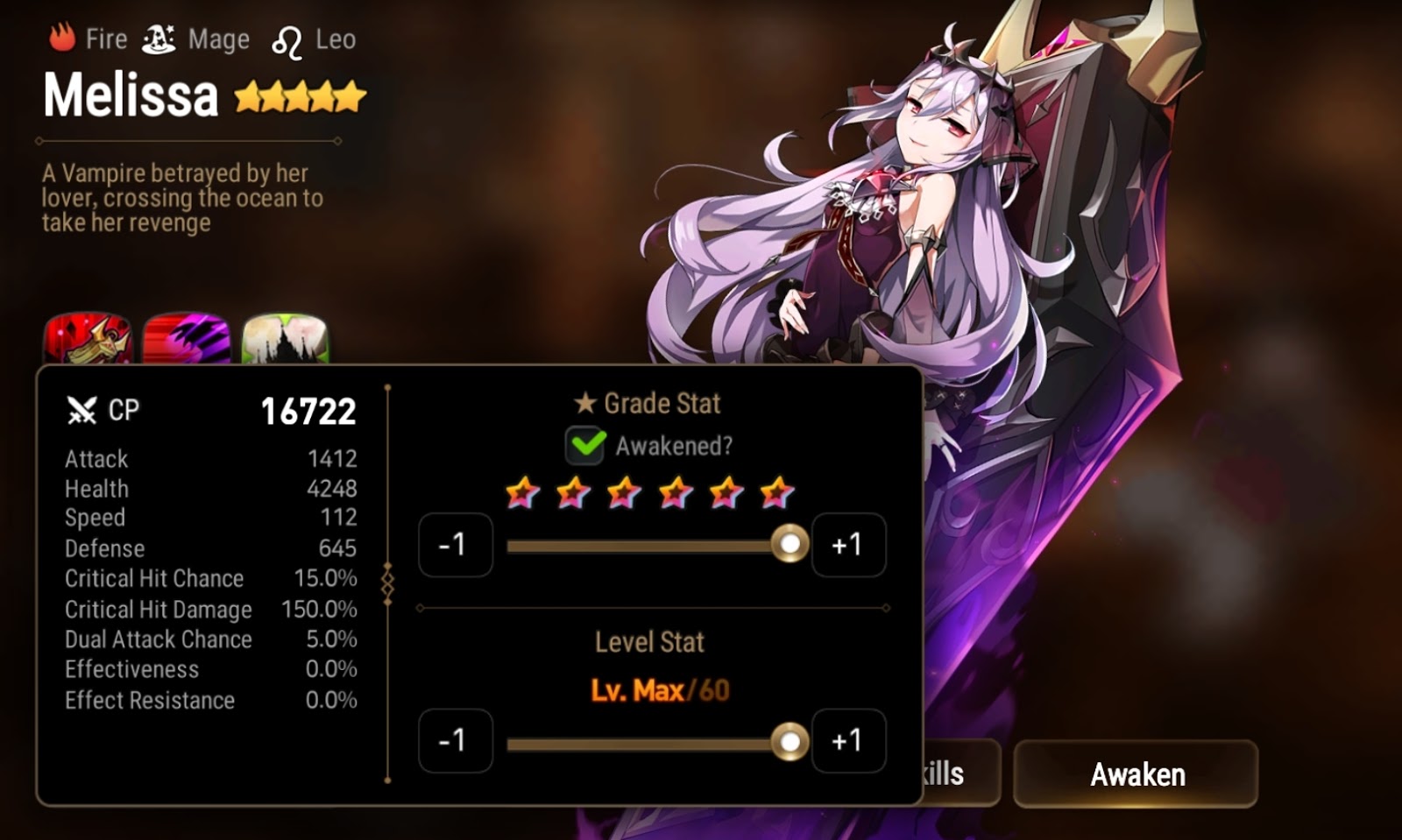Image resolution: width=1402 pixels, height=840 pixels.
Task: Select the Fire element icon
Action: pos(60,38)
